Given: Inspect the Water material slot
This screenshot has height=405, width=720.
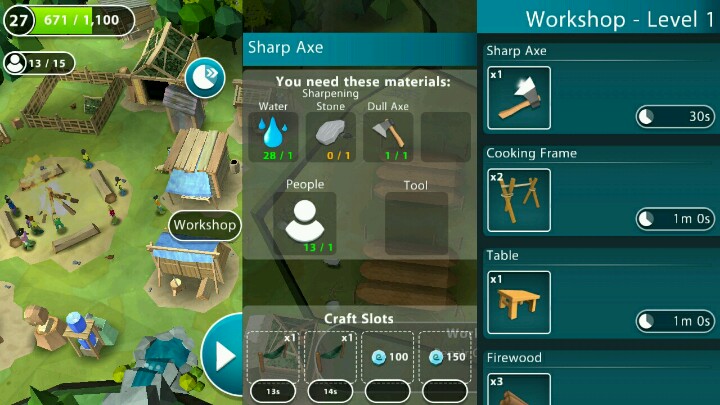Looking at the screenshot, I should click(x=273, y=136).
